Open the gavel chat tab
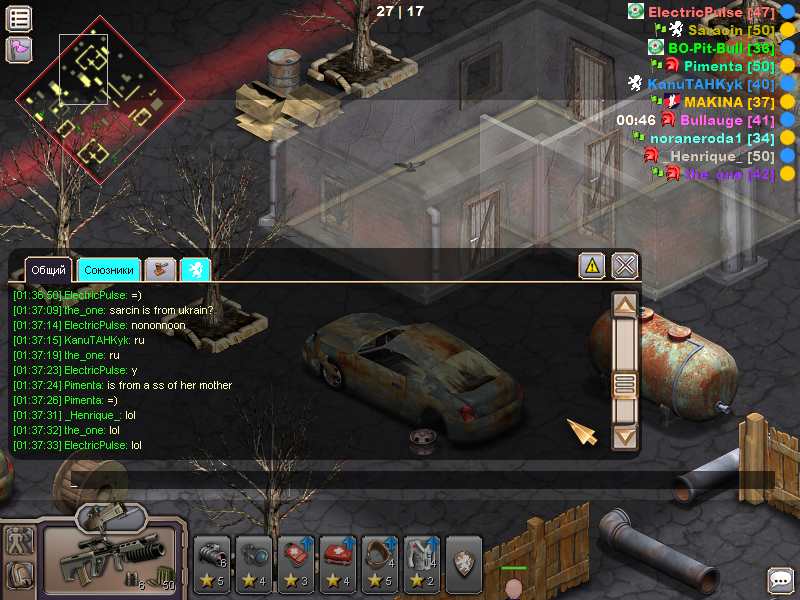The image size is (800, 600). coord(160,269)
